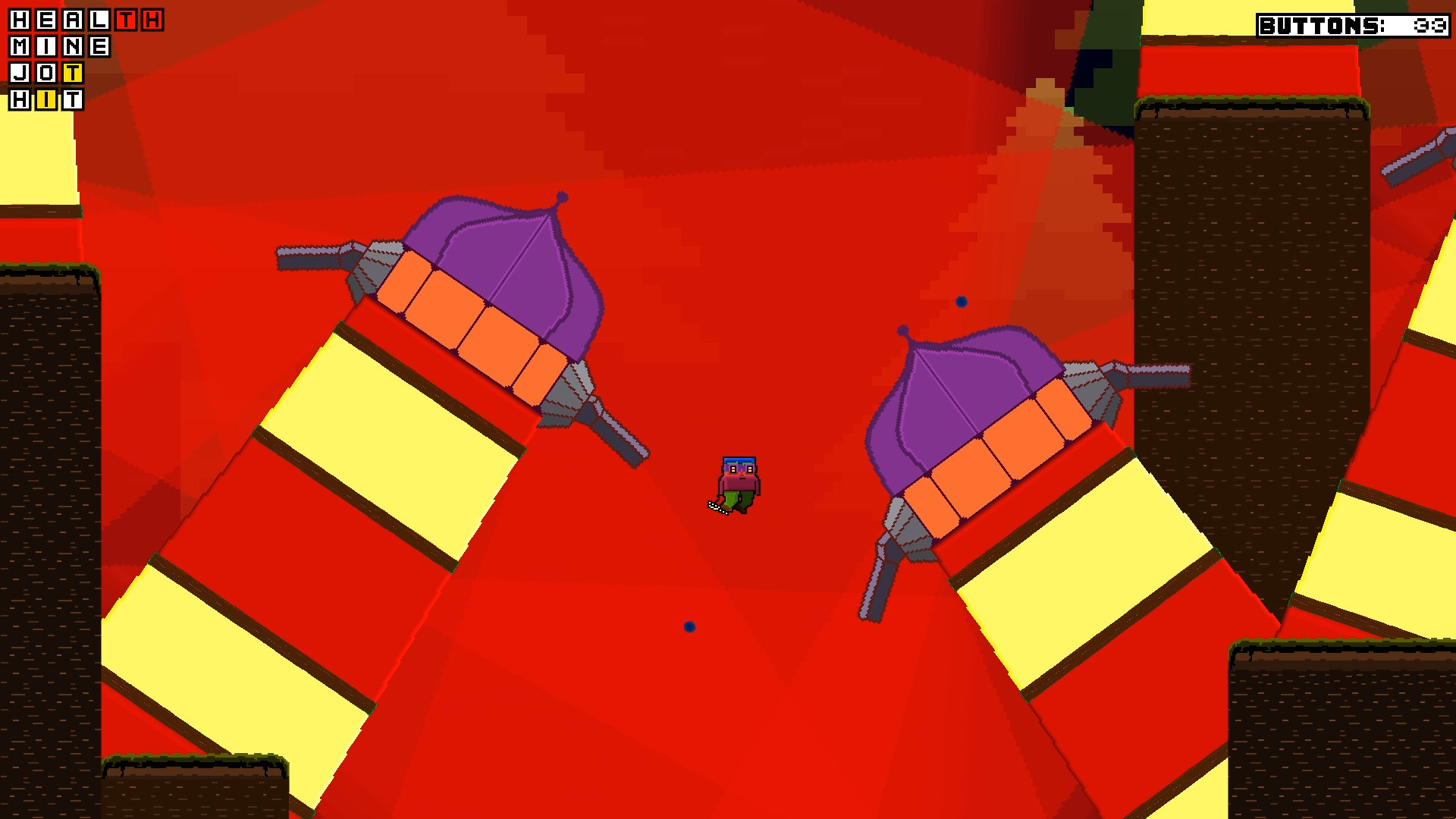
Task: Click the blue dot collectible near the right rocket
Action: (962, 300)
